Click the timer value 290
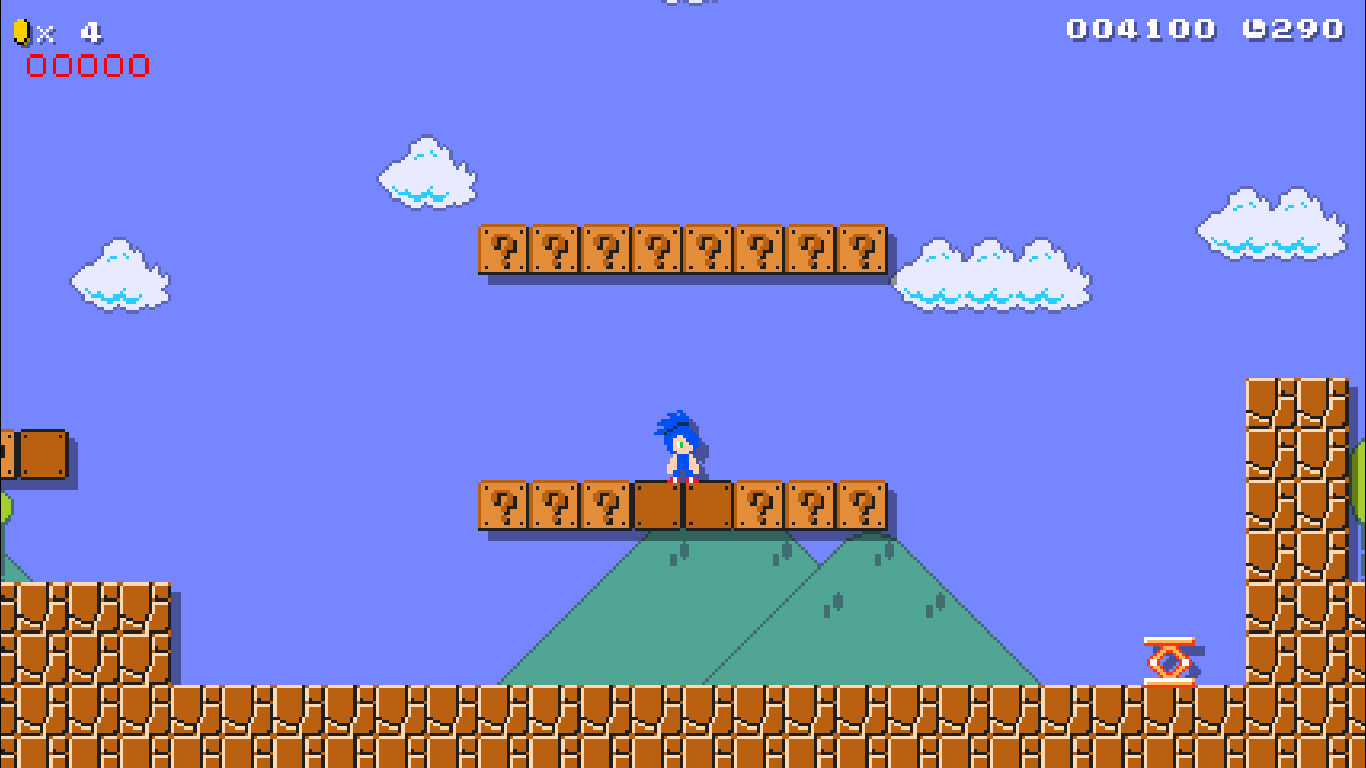 click(1305, 28)
